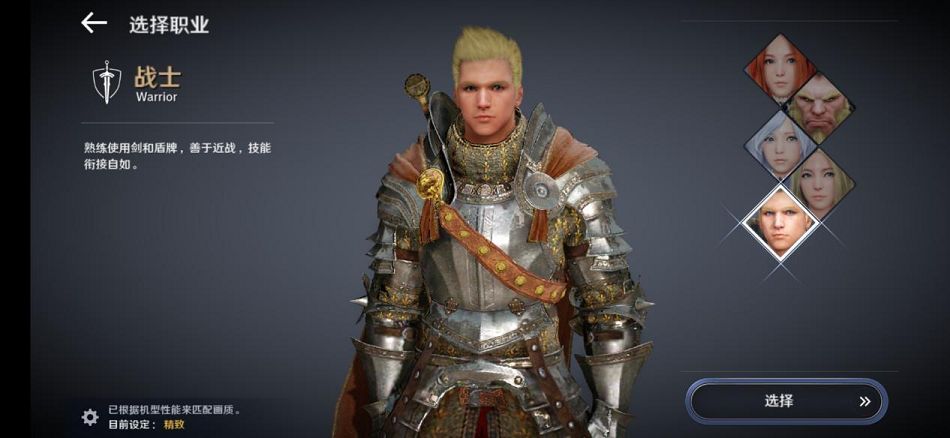The image size is (950, 438).
Task: Select the red-haired woman class portrait
Action: click(782, 68)
